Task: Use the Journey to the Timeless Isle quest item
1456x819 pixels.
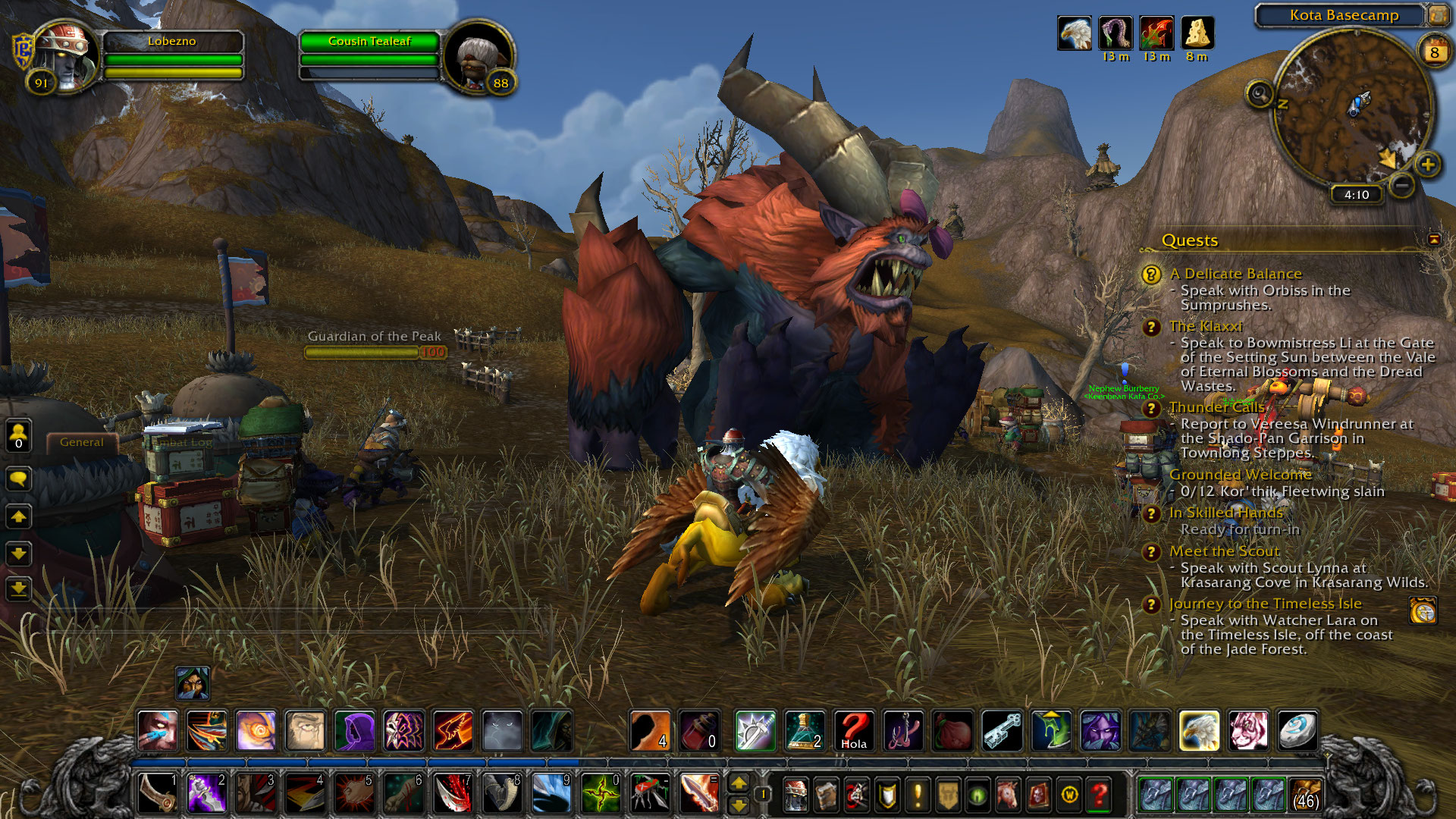Action: click(x=1423, y=610)
